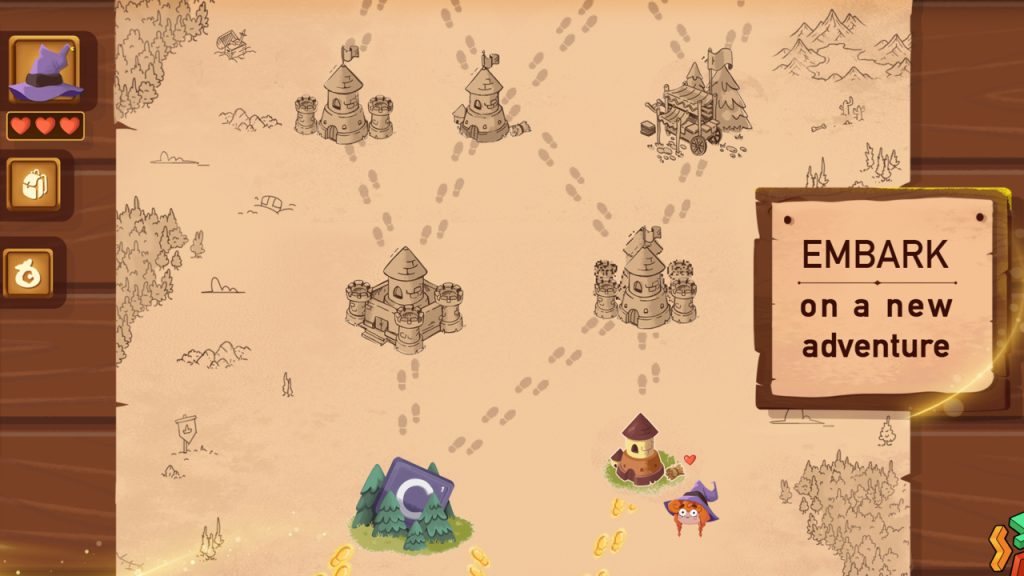Click the coin pouch icon button
Image resolution: width=1024 pixels, height=576 pixels.
29,272
